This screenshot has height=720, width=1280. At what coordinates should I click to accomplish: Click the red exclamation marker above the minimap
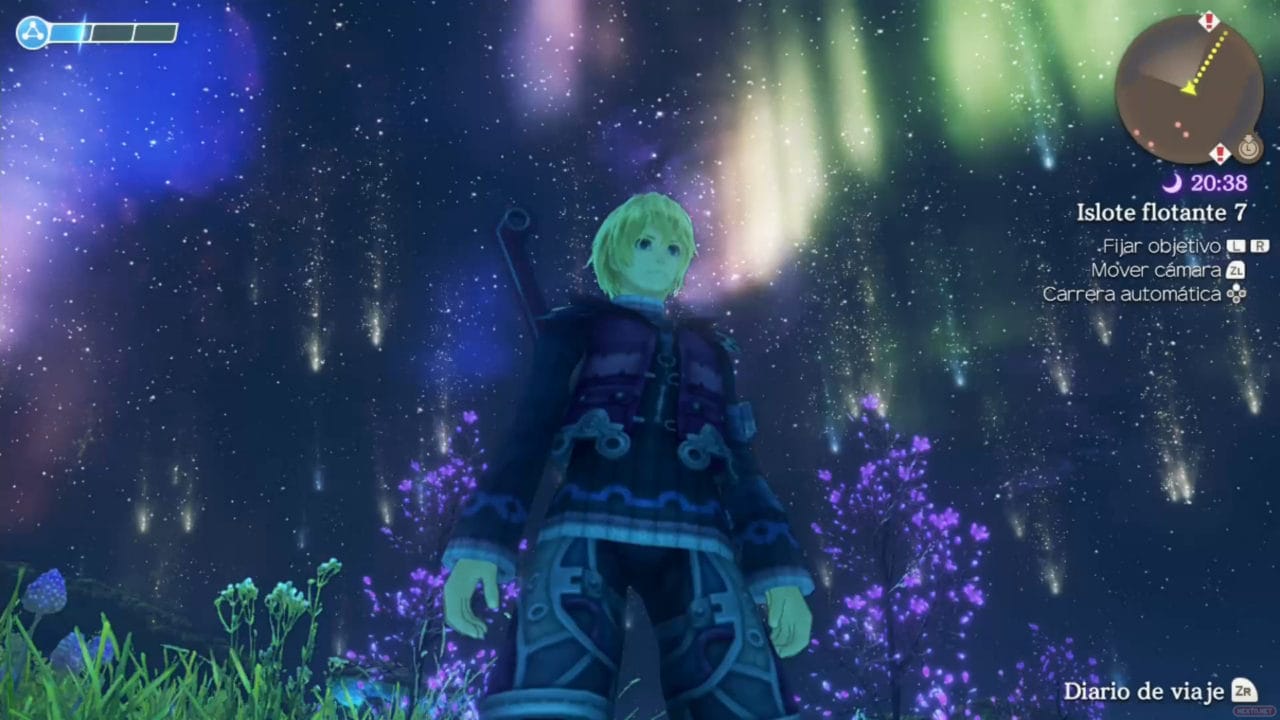pyautogui.click(x=1209, y=20)
